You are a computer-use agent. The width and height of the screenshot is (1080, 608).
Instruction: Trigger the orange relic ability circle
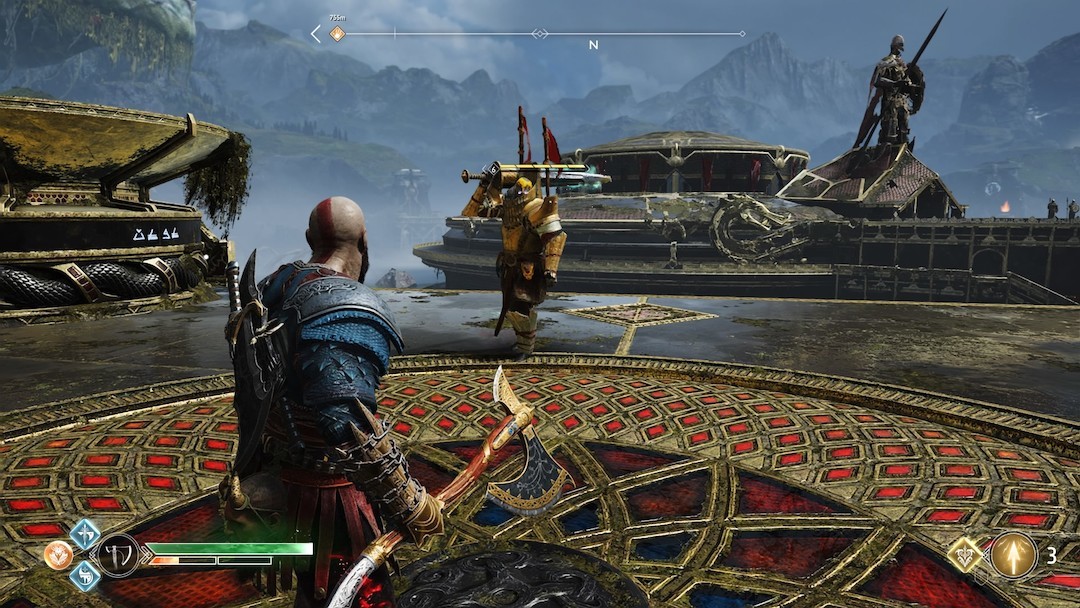click(x=58, y=555)
